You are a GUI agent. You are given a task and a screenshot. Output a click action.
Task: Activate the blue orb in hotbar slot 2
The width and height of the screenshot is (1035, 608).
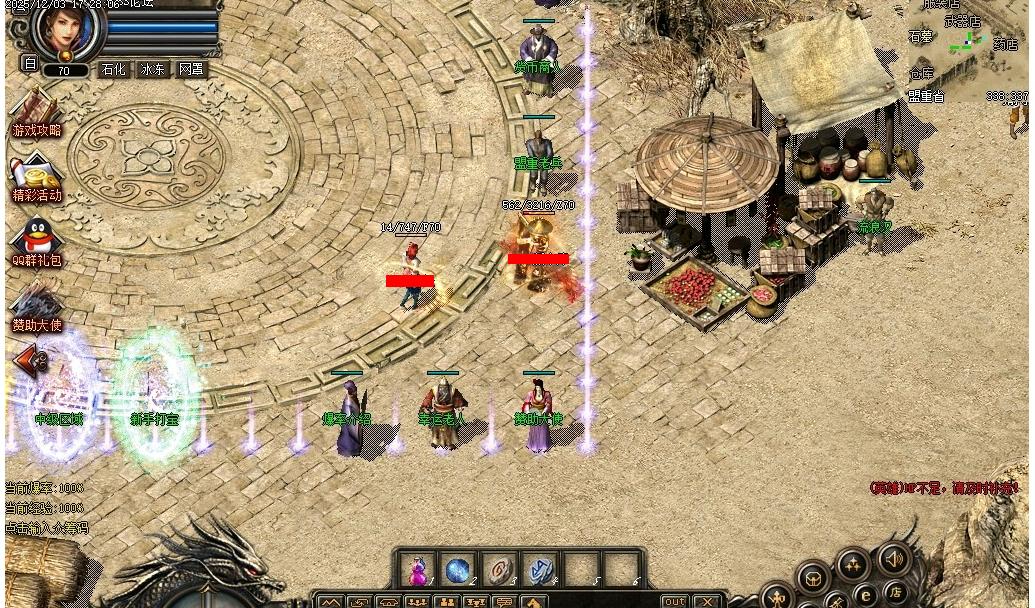click(x=457, y=571)
